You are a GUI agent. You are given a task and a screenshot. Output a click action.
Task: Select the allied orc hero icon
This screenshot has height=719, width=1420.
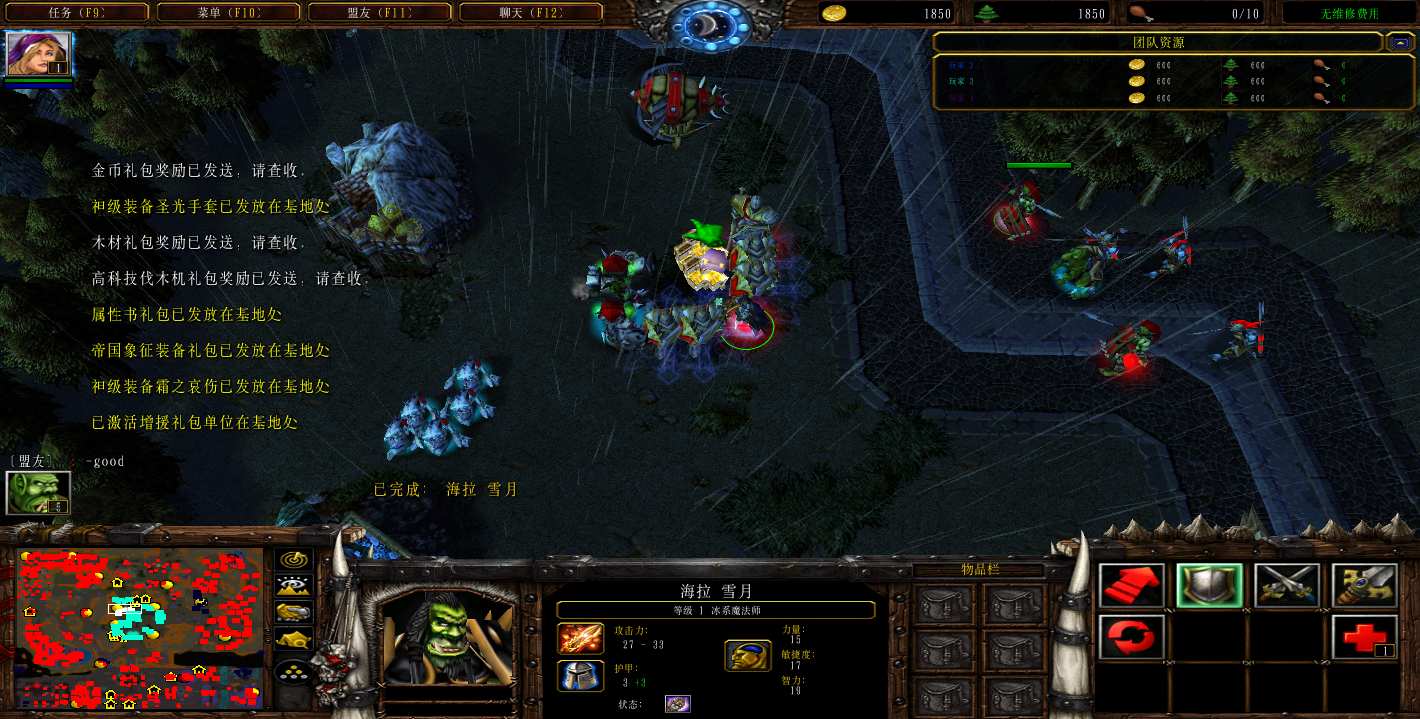pyautogui.click(x=39, y=492)
